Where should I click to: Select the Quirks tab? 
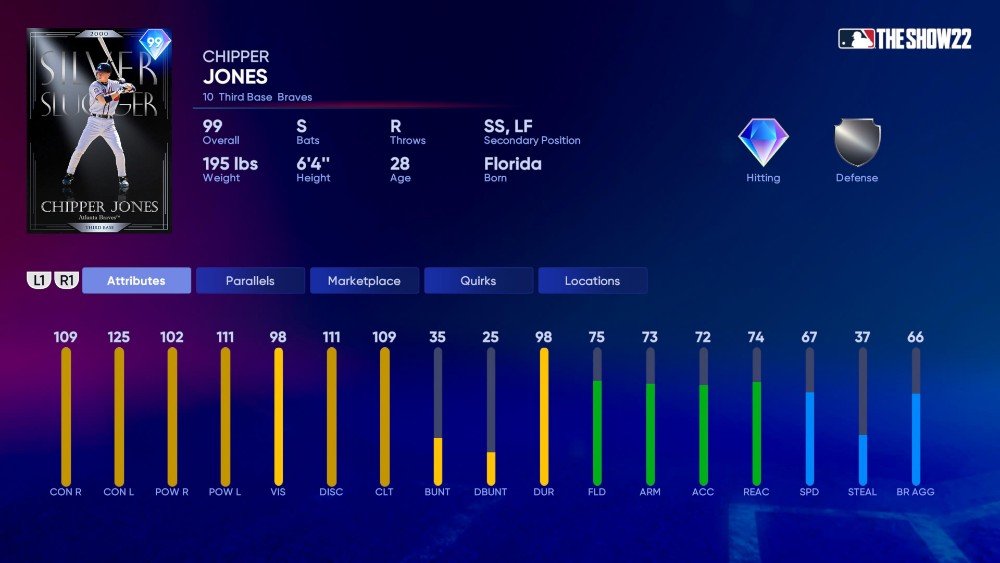pyautogui.click(x=478, y=281)
